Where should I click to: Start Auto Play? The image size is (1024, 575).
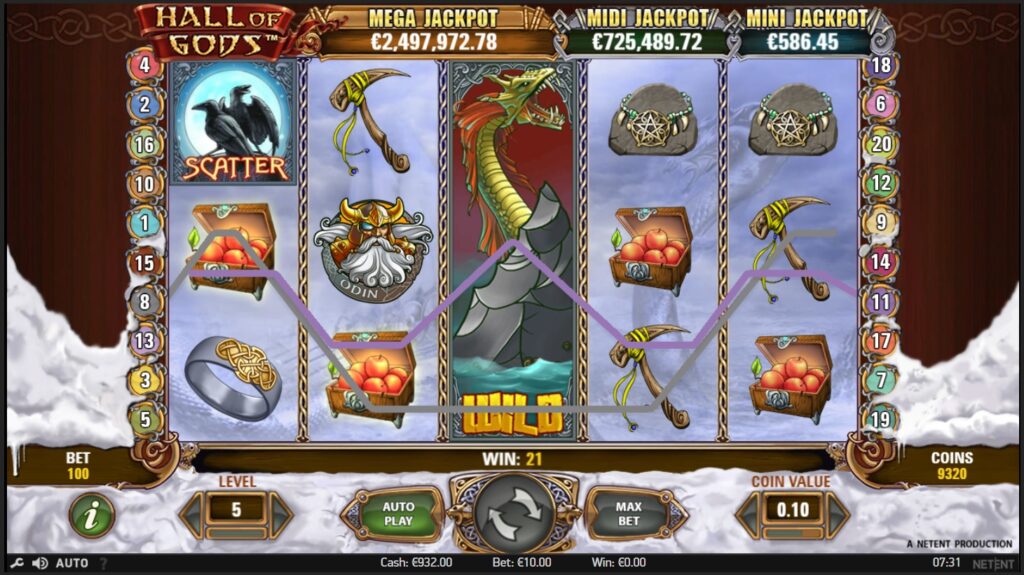pyautogui.click(x=398, y=515)
